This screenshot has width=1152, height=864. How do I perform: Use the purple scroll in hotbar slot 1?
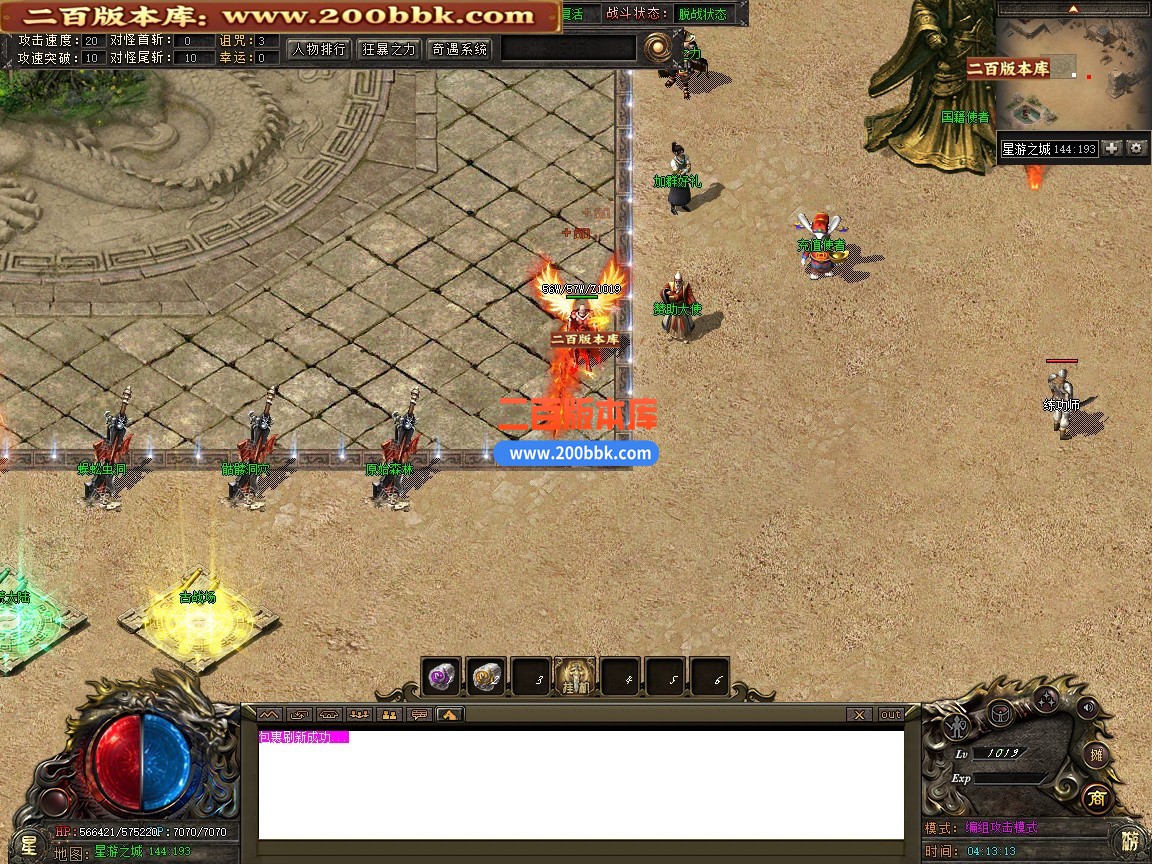click(441, 677)
